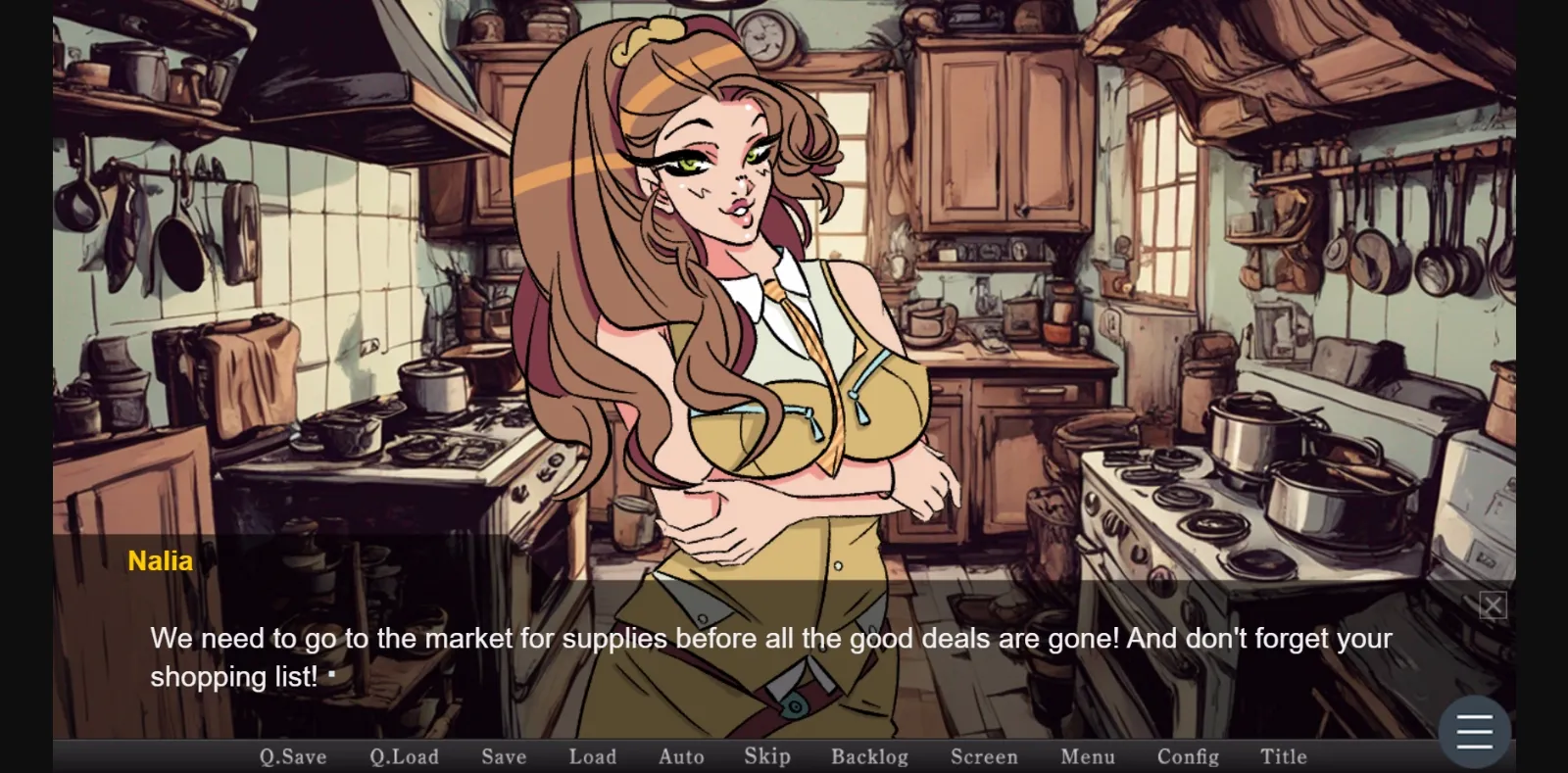This screenshot has width=1568, height=773.
Task: Open the Menu option
Action: [1086, 756]
